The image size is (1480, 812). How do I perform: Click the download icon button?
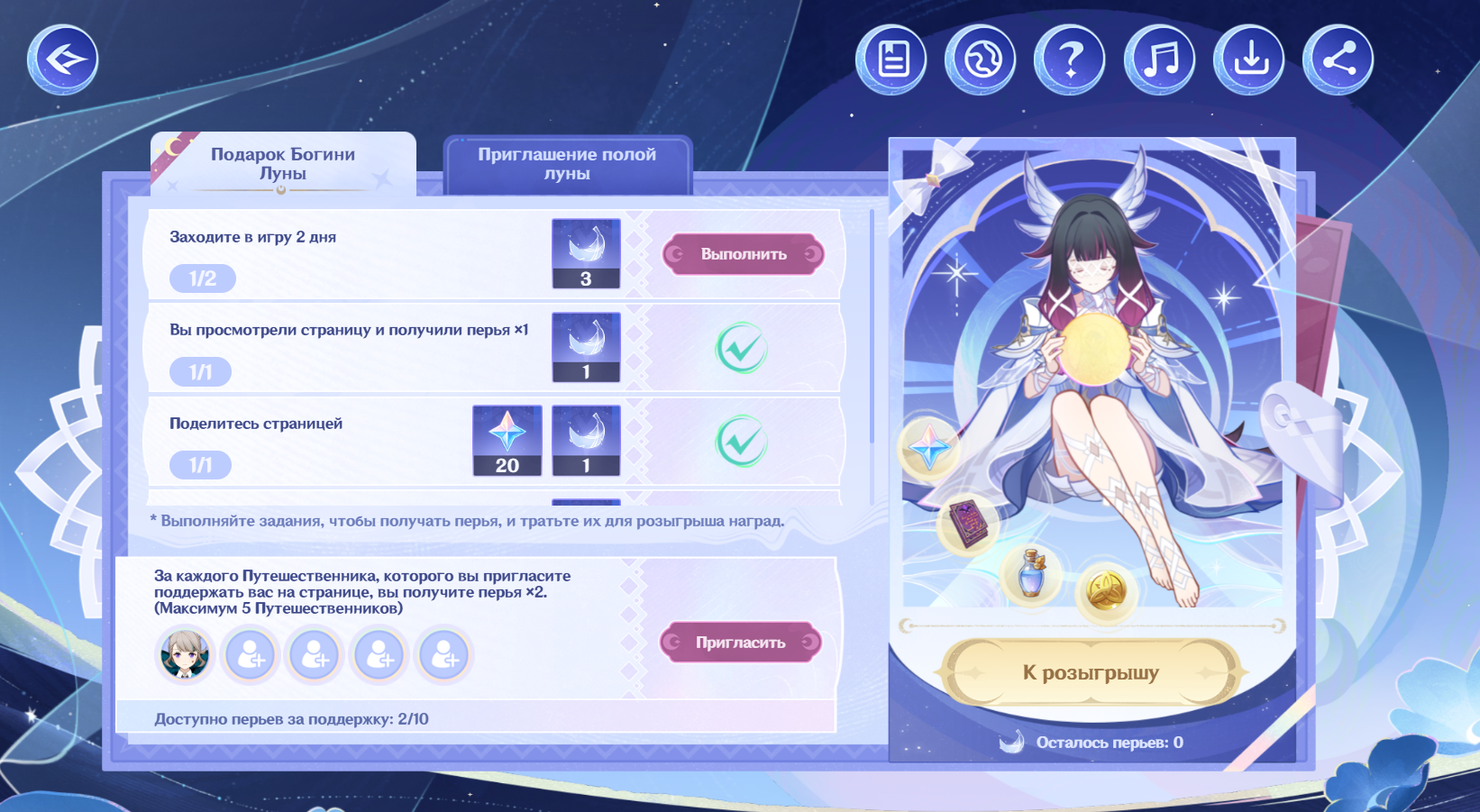[1248, 59]
